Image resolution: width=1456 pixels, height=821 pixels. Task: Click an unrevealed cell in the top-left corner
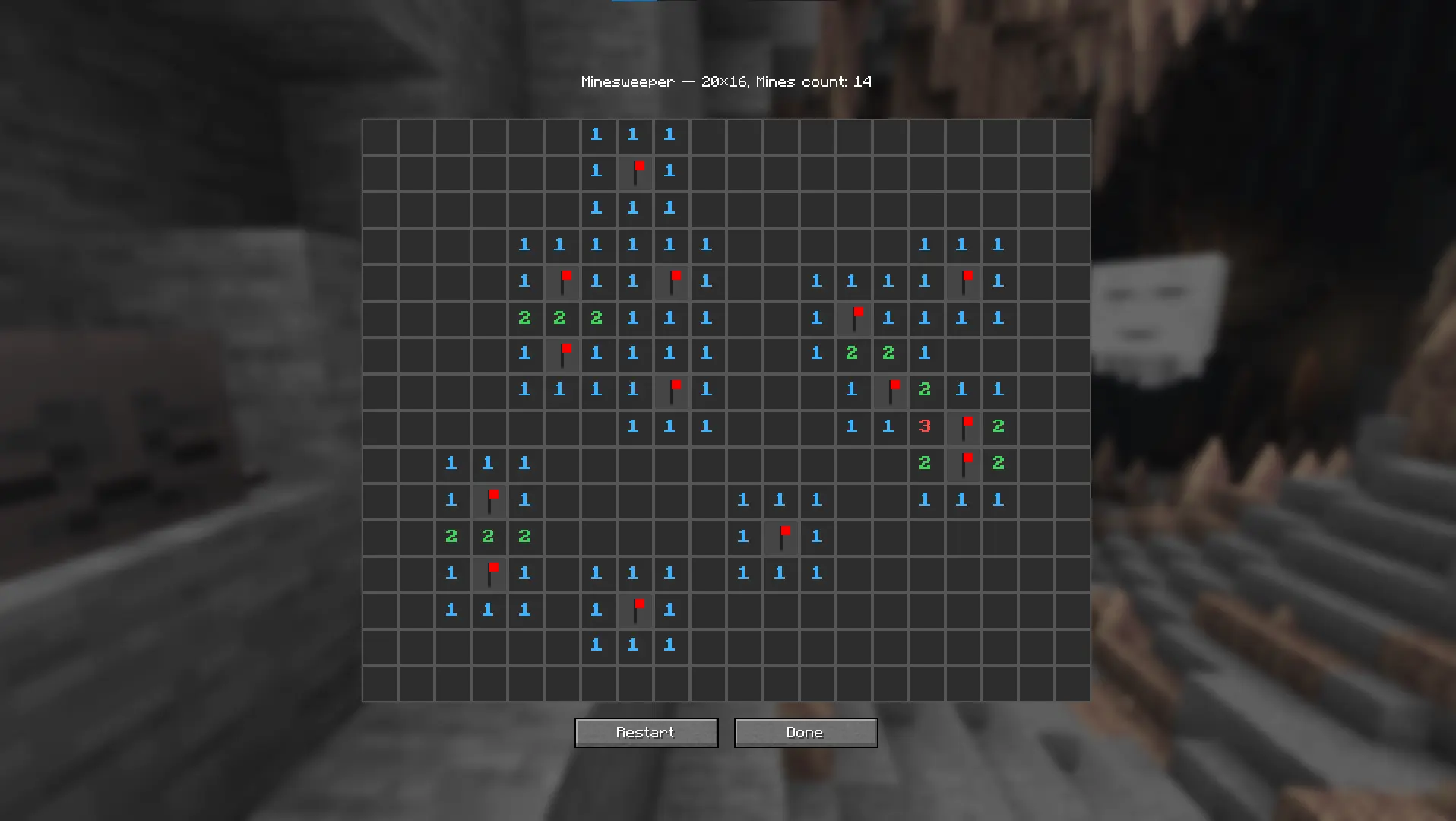[x=380, y=135]
